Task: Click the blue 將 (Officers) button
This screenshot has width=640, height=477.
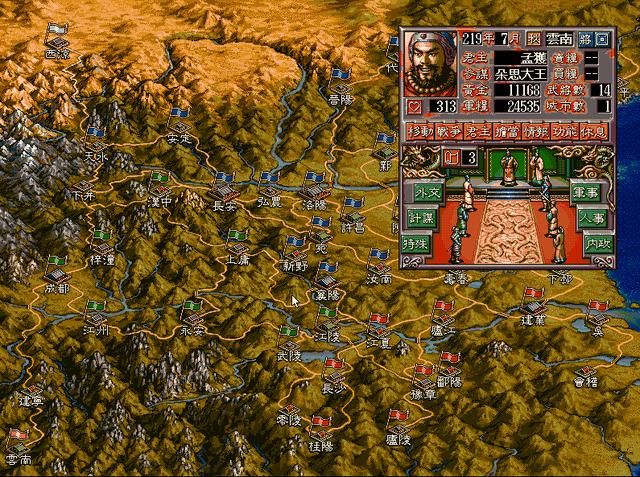Action: [583, 39]
